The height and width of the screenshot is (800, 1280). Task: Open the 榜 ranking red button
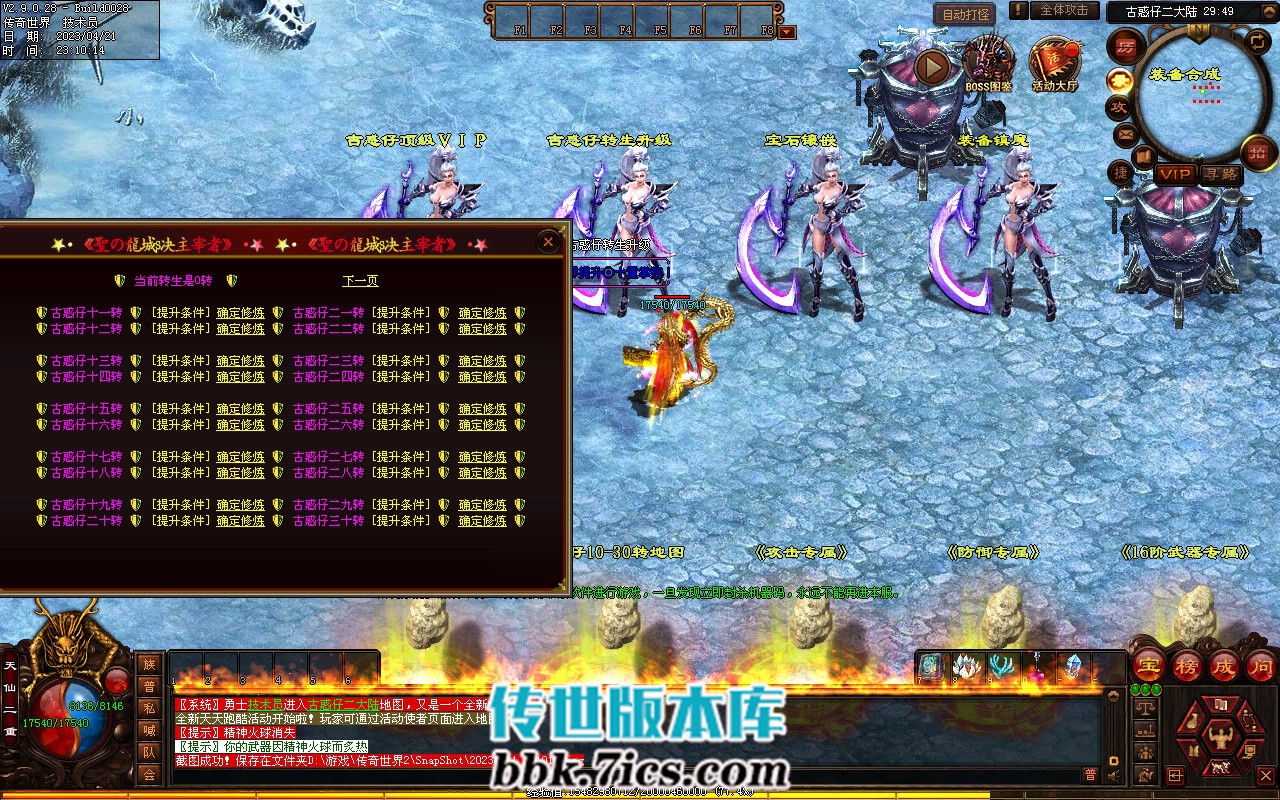point(1186,666)
